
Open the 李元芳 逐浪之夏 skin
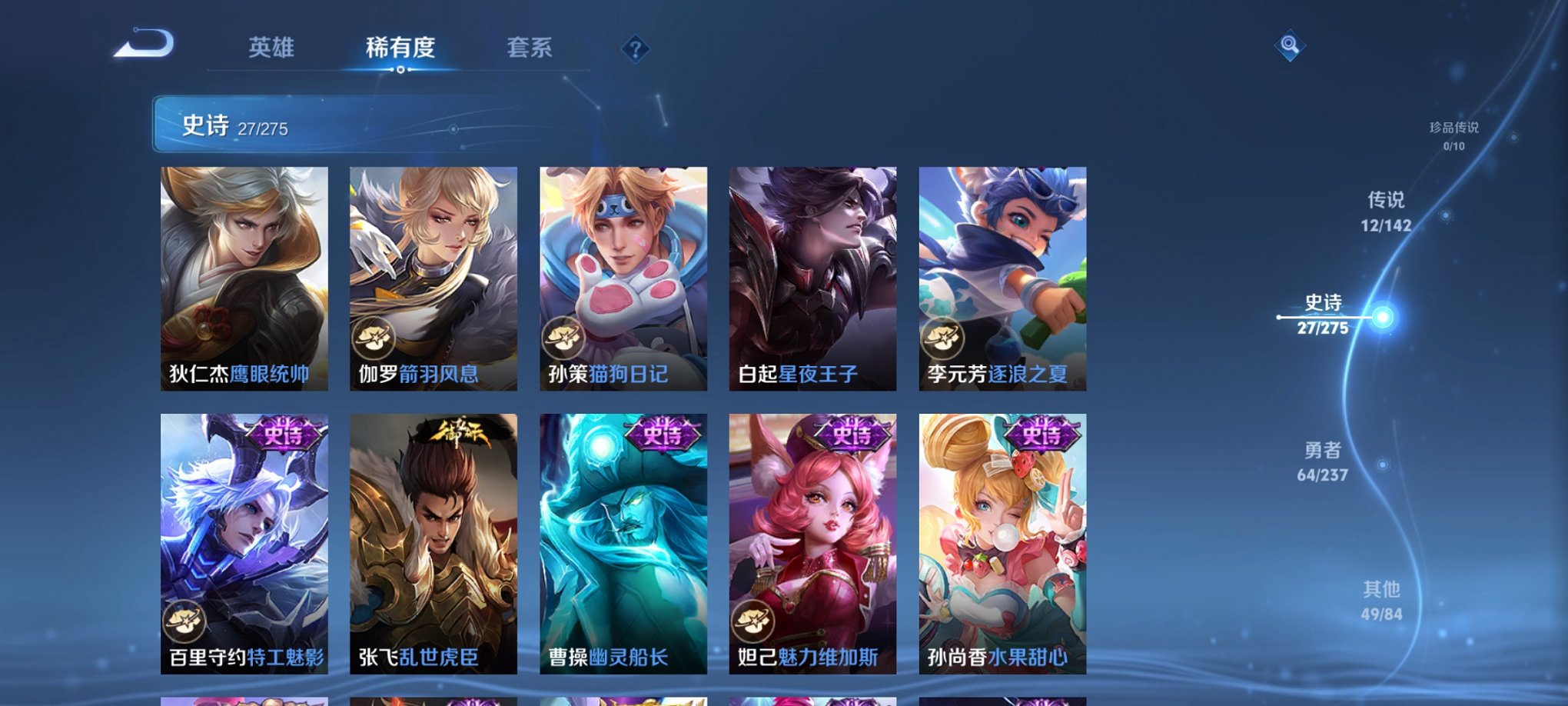click(1001, 277)
